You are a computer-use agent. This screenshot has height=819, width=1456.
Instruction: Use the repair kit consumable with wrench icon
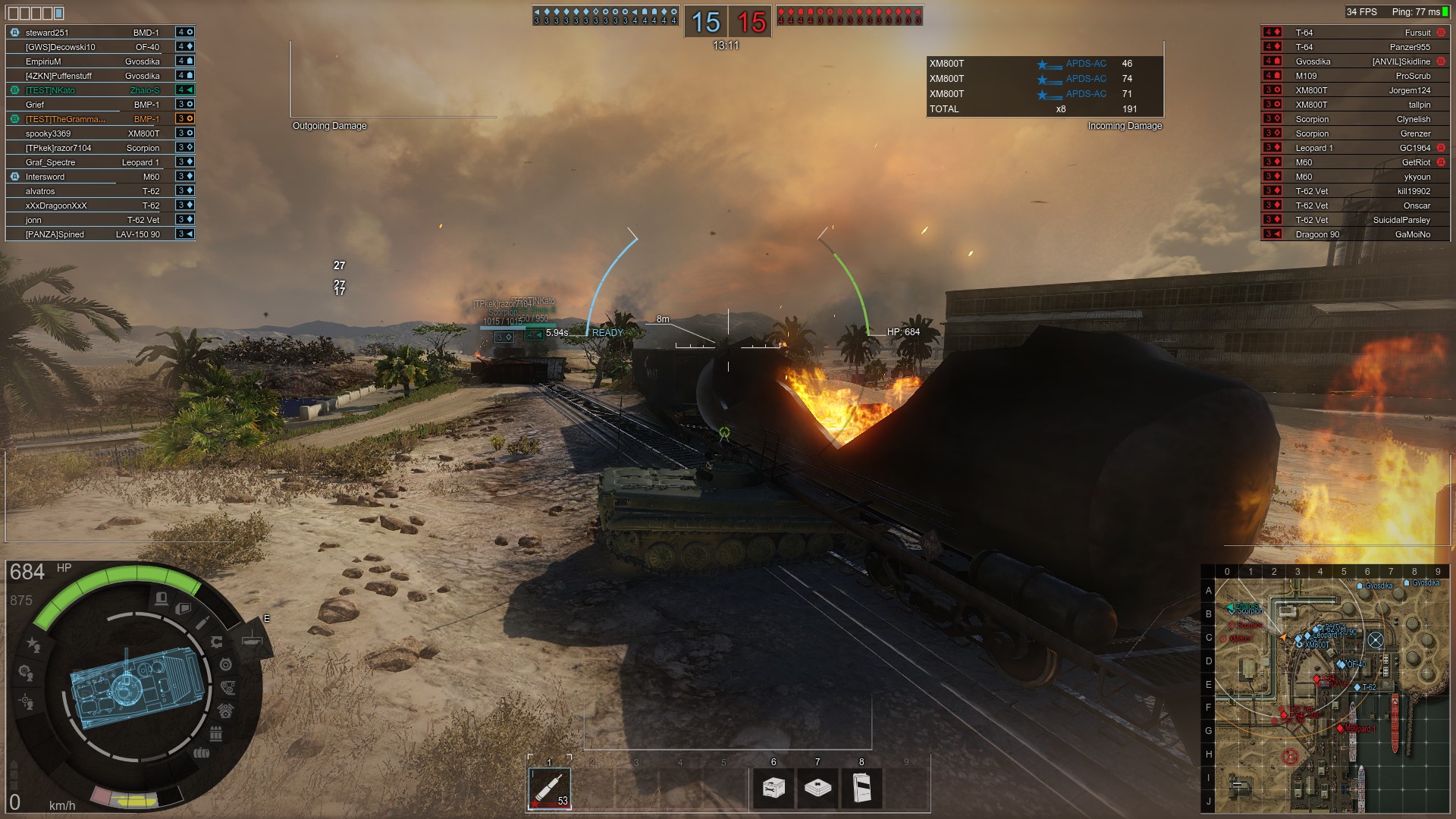click(773, 788)
